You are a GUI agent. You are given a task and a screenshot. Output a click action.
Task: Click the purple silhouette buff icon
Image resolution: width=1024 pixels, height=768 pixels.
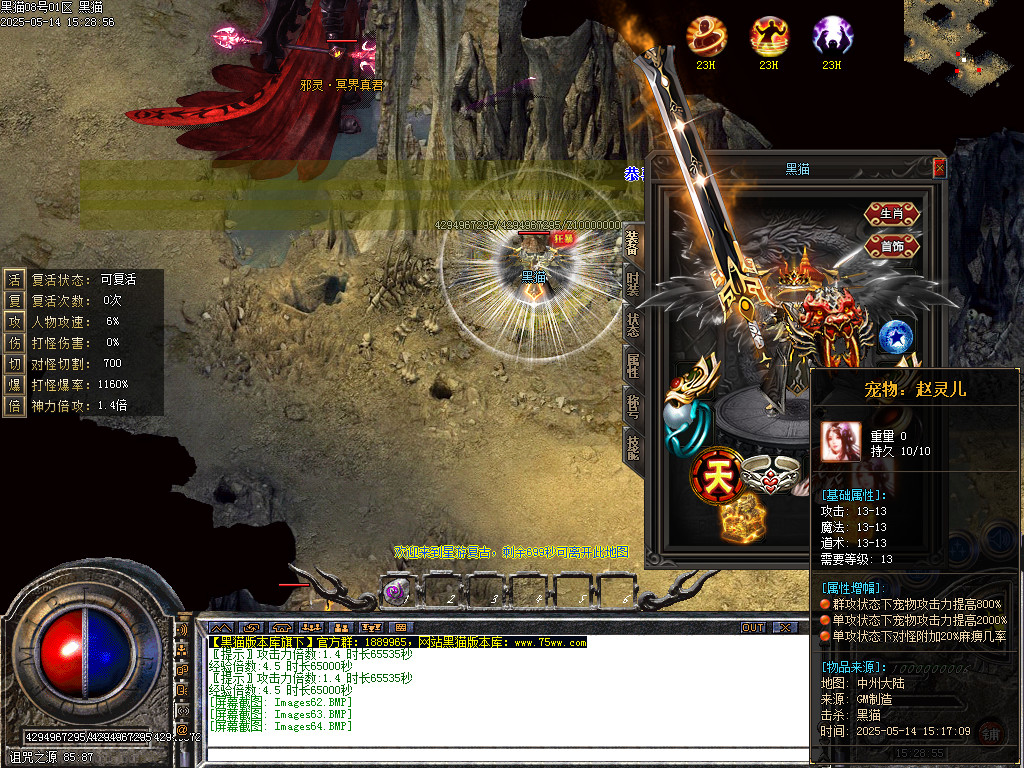pos(831,36)
